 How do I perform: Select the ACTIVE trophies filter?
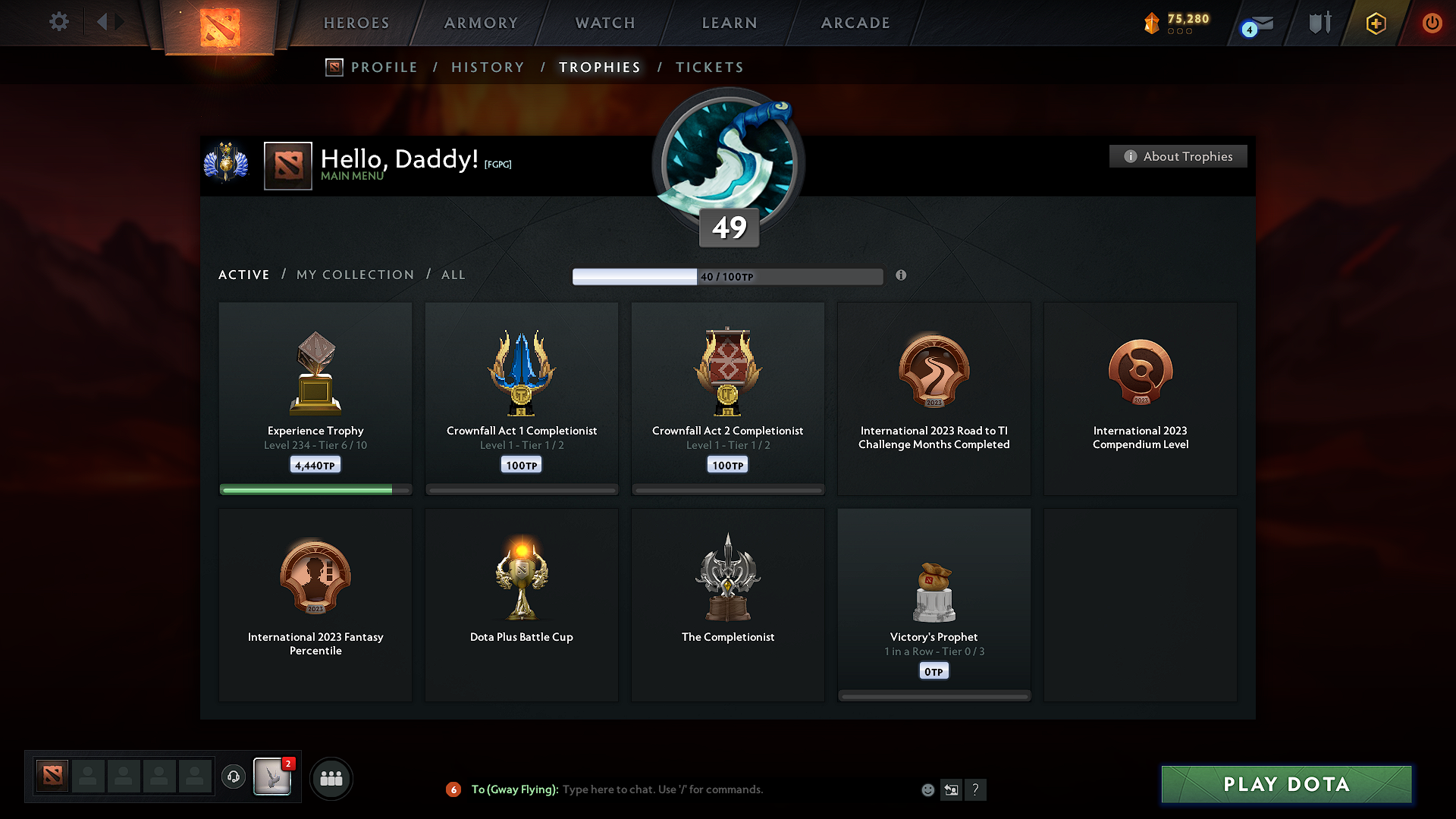click(243, 275)
